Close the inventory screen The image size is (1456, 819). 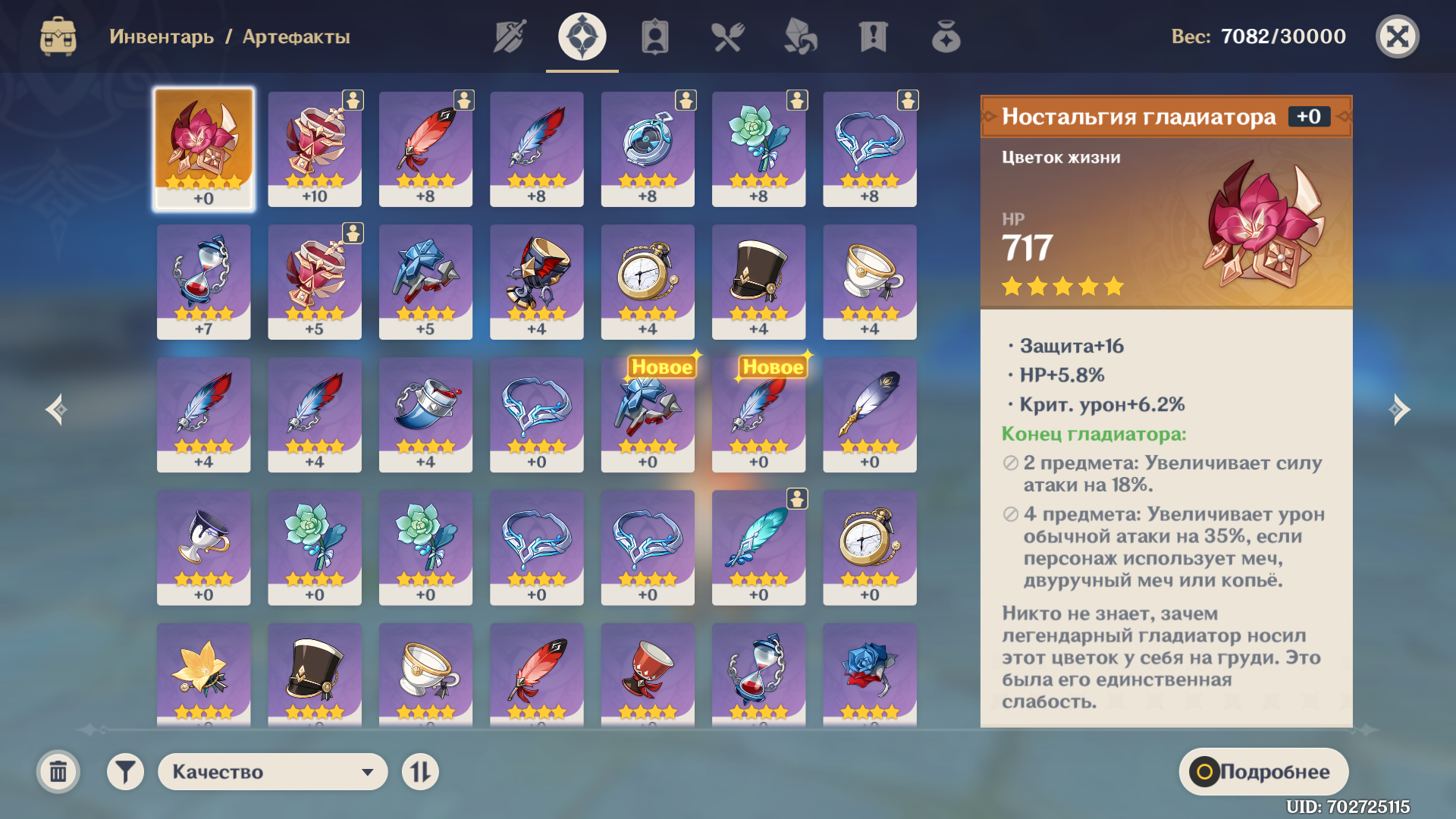pos(1397,36)
